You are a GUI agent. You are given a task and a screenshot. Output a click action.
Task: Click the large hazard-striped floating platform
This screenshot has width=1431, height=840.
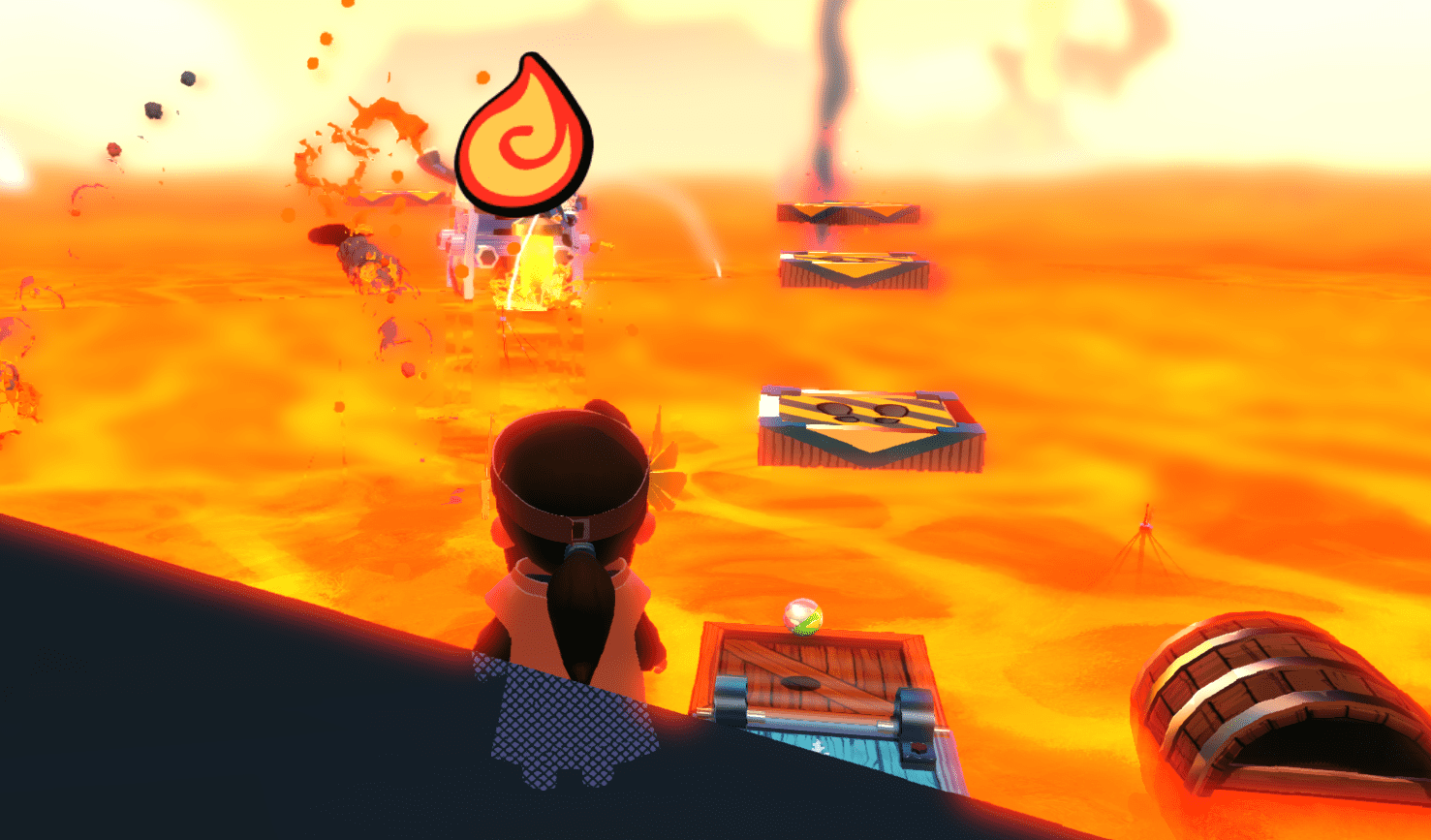coord(867,426)
